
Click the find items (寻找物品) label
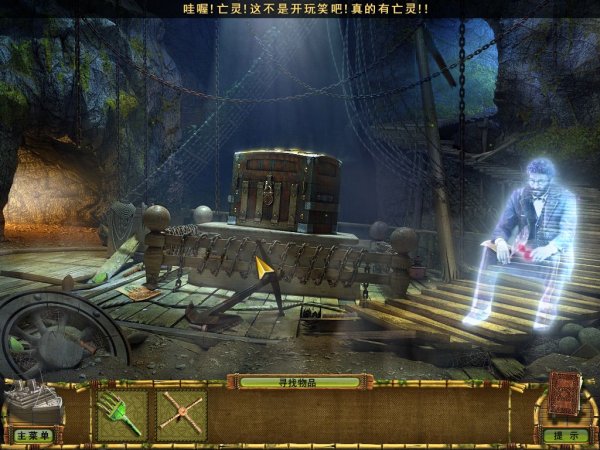coord(299,382)
